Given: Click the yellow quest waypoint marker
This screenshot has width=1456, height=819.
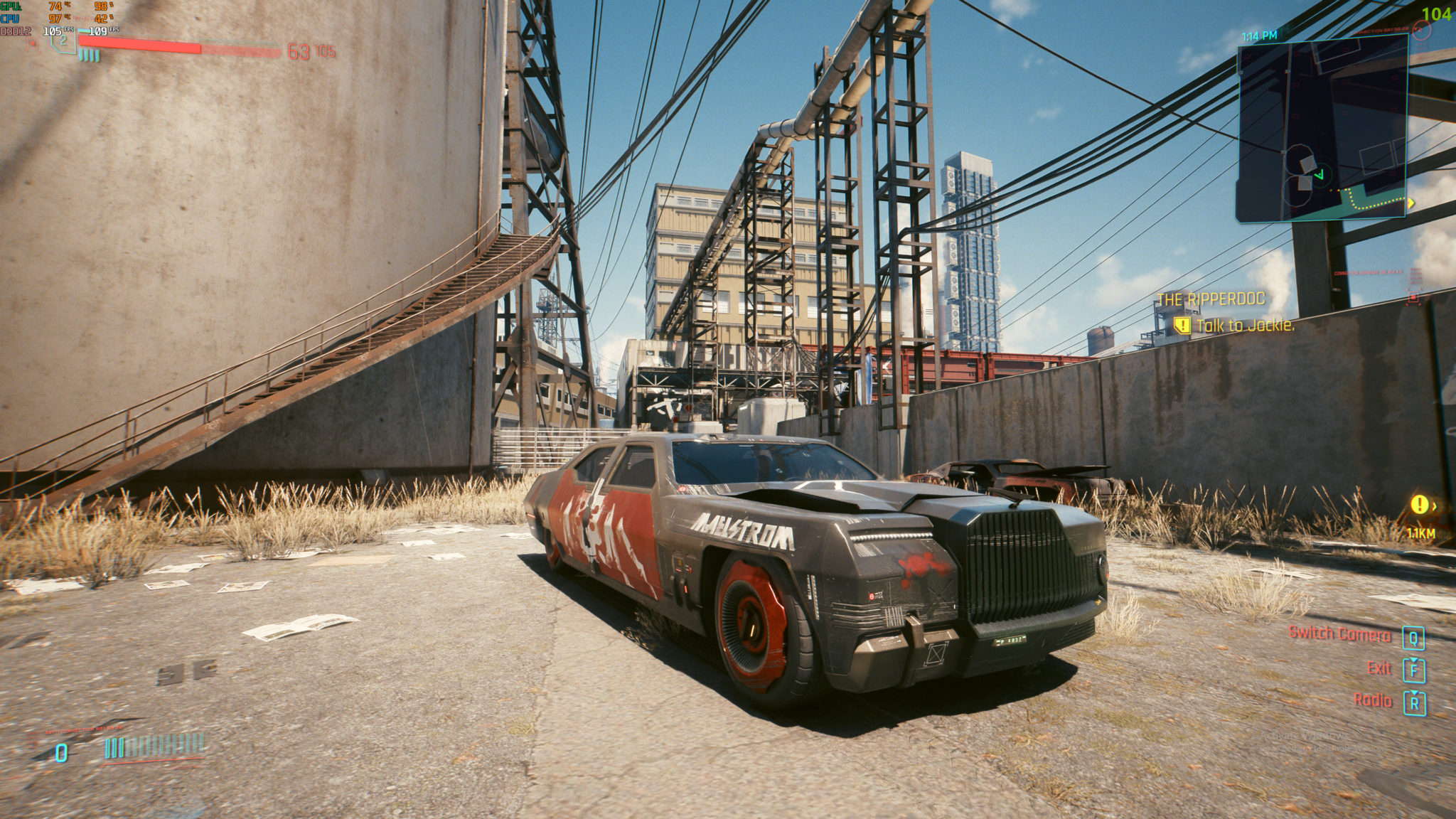Looking at the screenshot, I should click(1419, 505).
